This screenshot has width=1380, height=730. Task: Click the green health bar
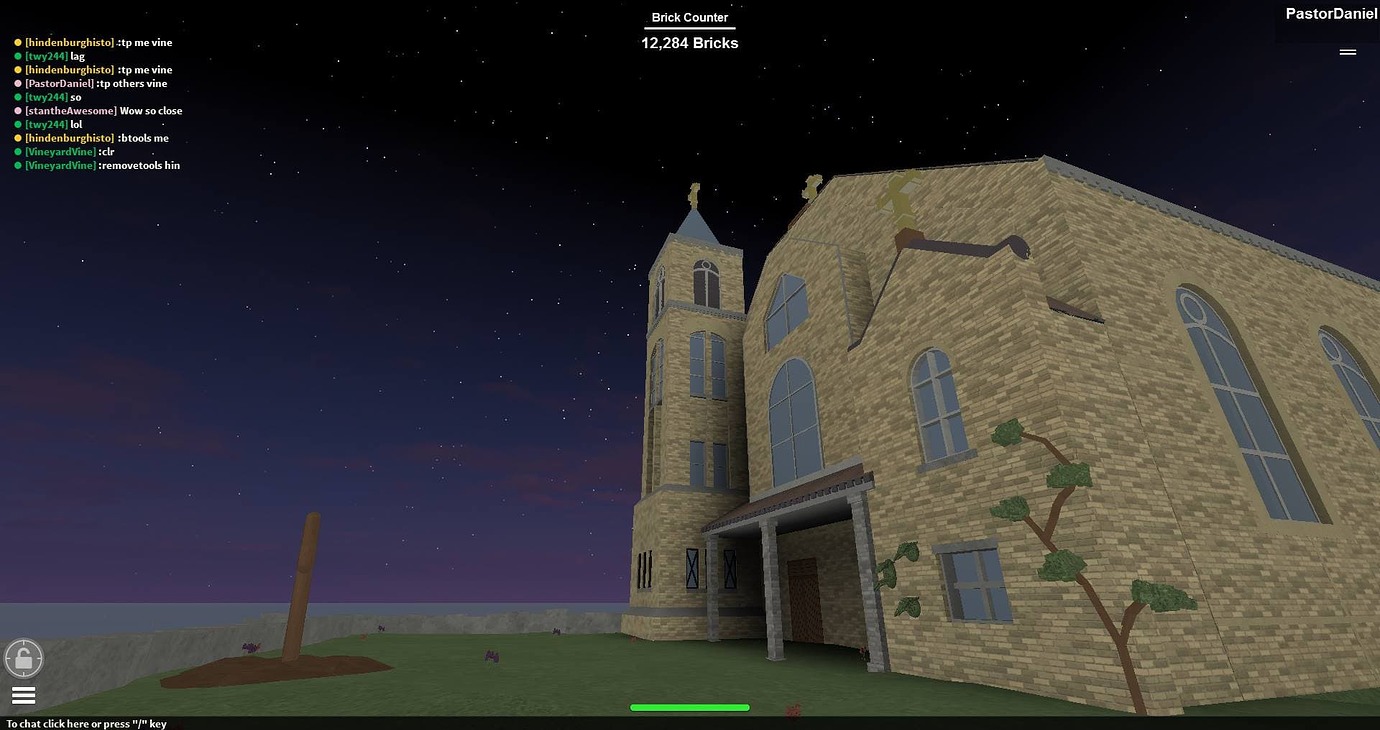[x=689, y=707]
